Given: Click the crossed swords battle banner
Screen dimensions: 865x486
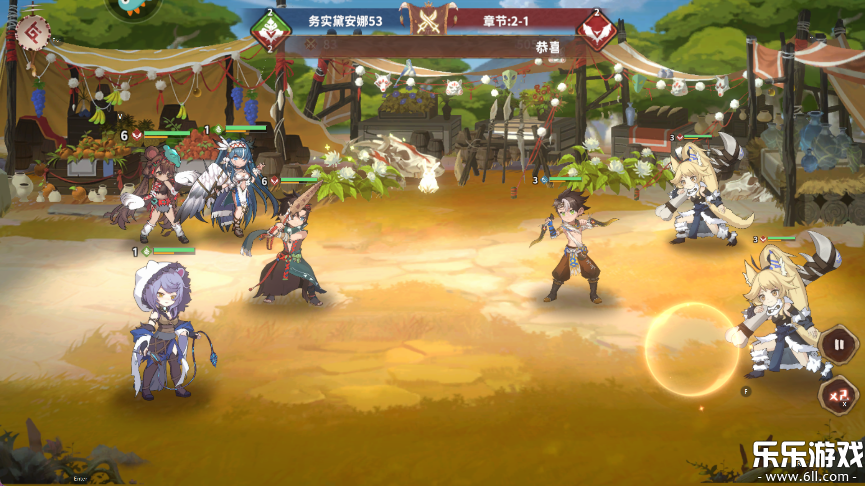Looking at the screenshot, I should [430, 19].
